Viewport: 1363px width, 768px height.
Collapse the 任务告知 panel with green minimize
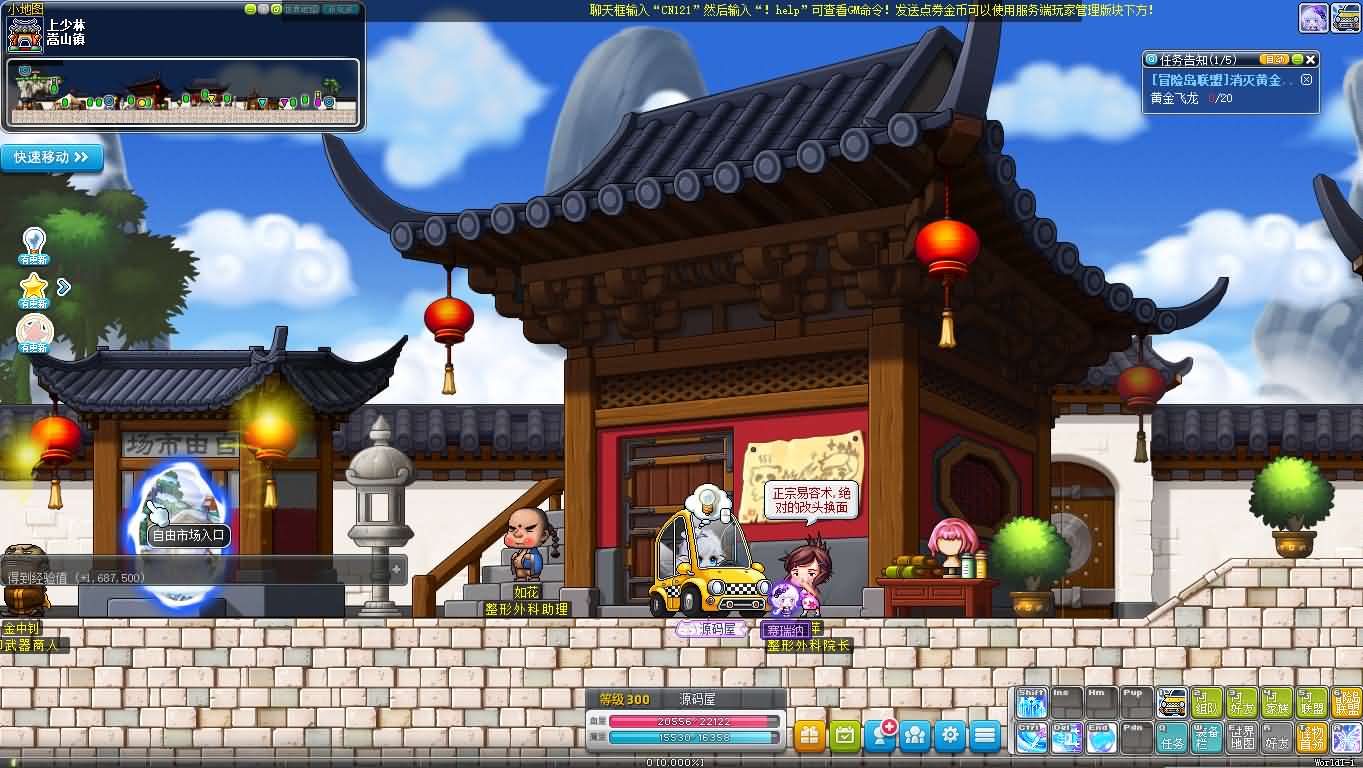1297,59
